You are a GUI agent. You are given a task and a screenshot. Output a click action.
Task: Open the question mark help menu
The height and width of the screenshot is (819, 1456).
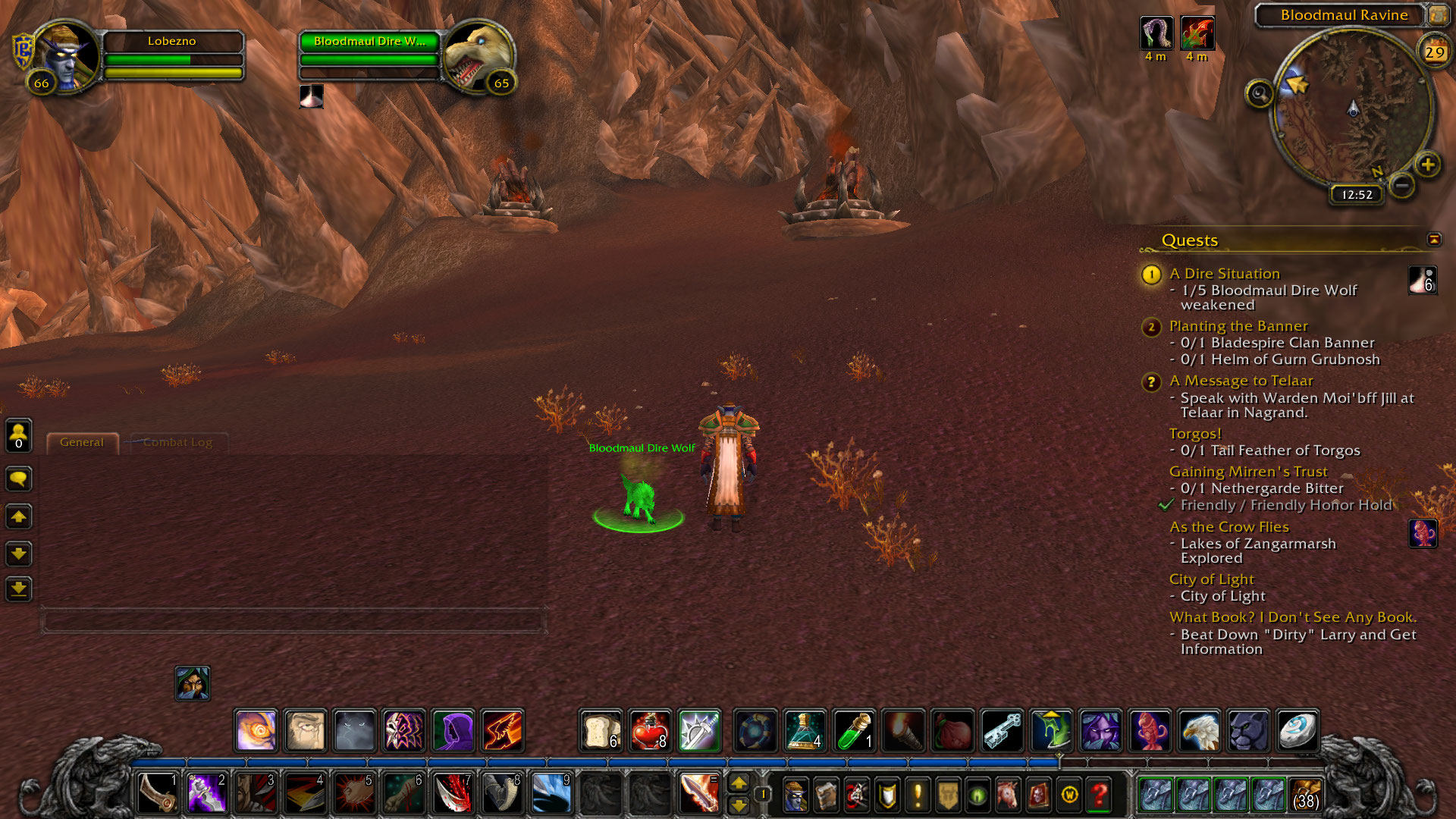point(1099,795)
